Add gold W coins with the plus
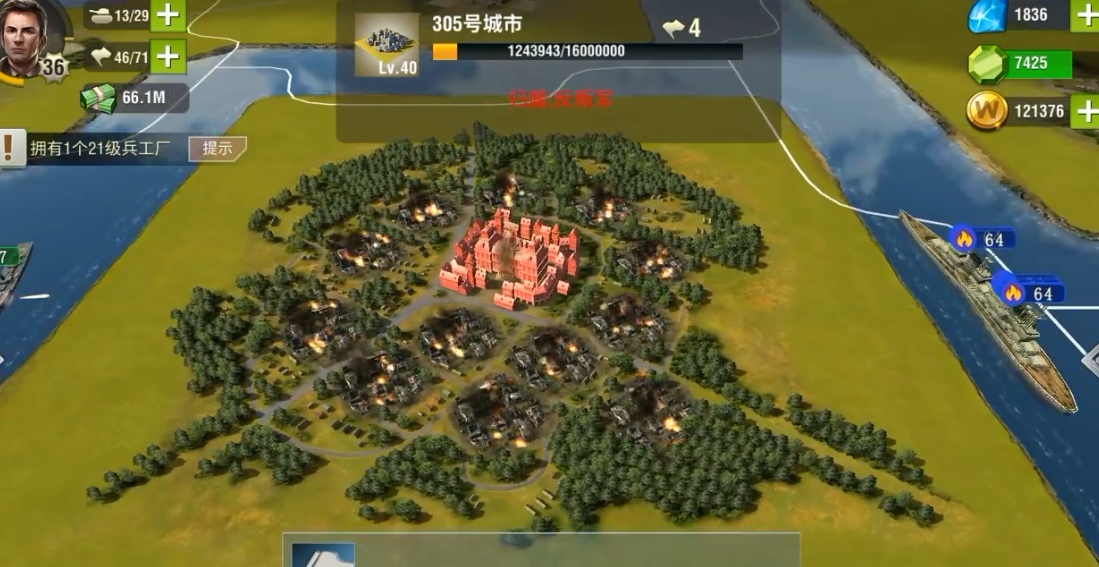This screenshot has height=567, width=1099. [1086, 111]
